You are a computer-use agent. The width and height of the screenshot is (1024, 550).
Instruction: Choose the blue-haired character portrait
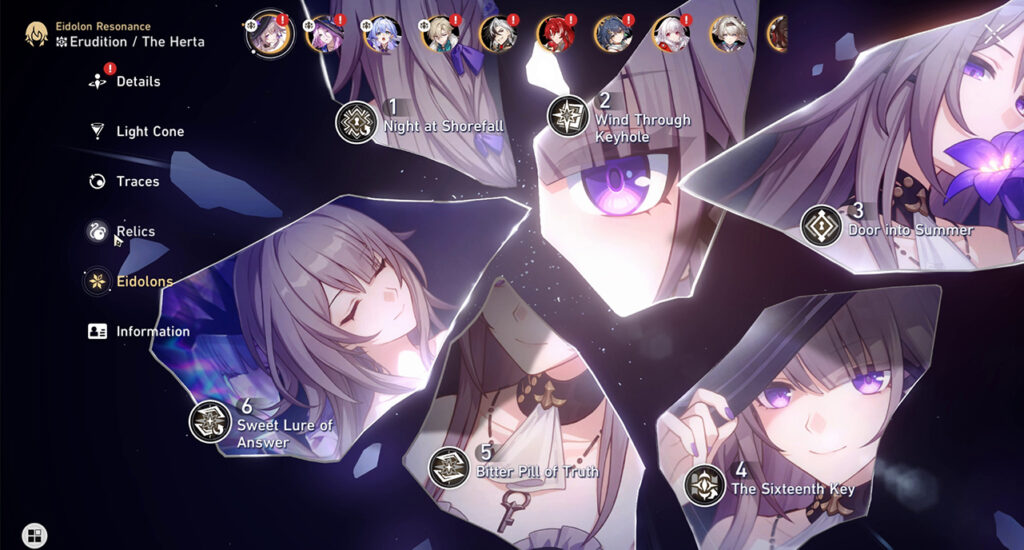coord(382,34)
